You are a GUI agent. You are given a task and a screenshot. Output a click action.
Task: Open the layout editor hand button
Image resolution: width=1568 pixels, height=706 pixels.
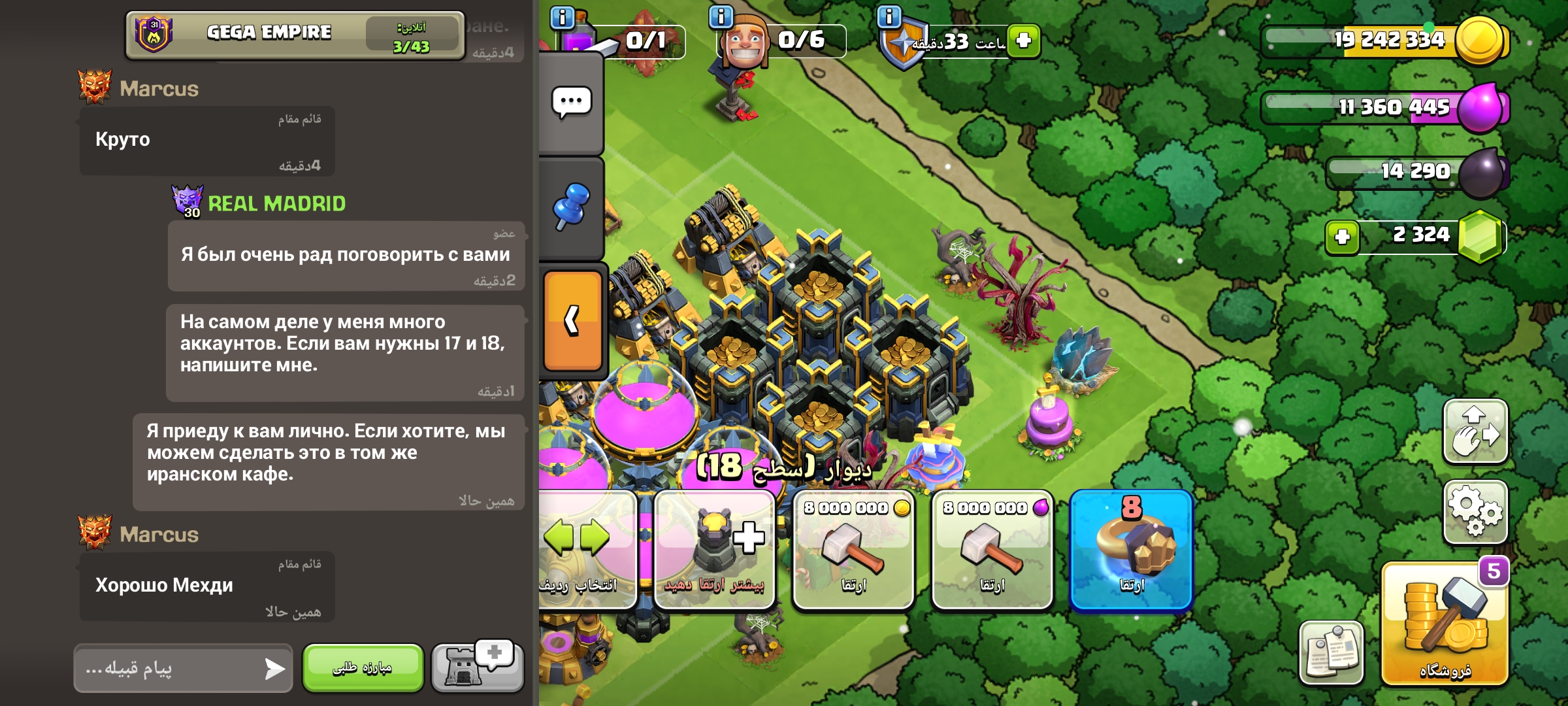coord(1475,431)
